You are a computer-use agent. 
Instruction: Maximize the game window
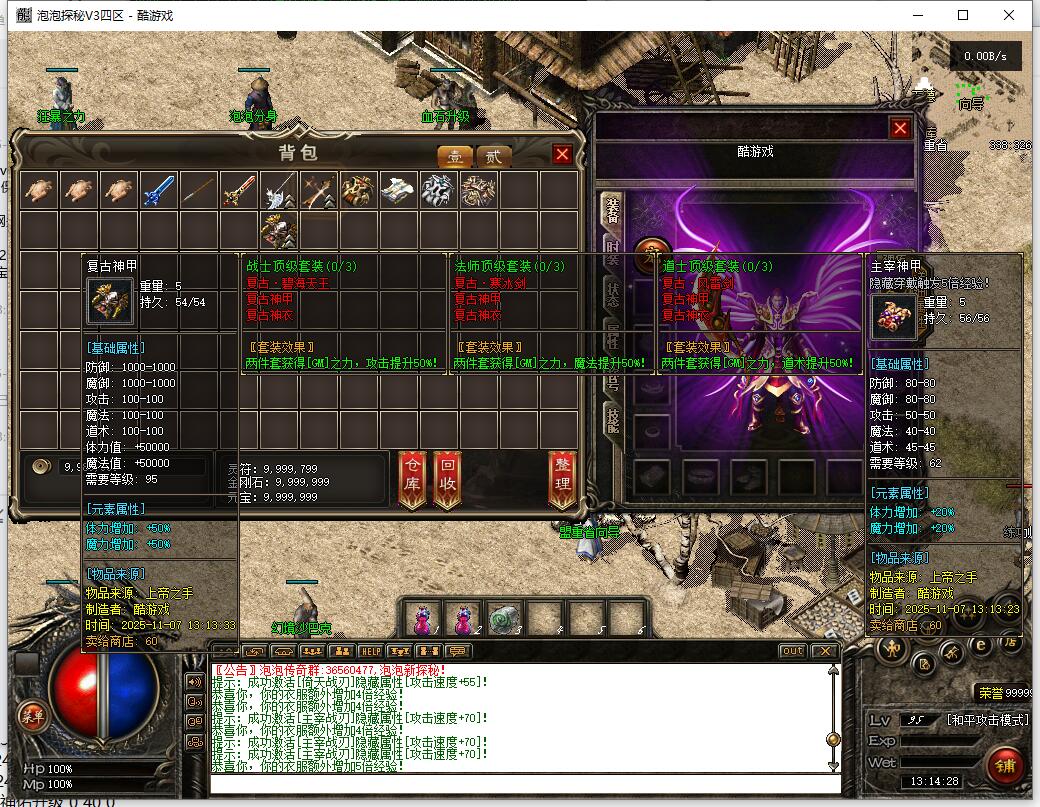[x=963, y=15]
